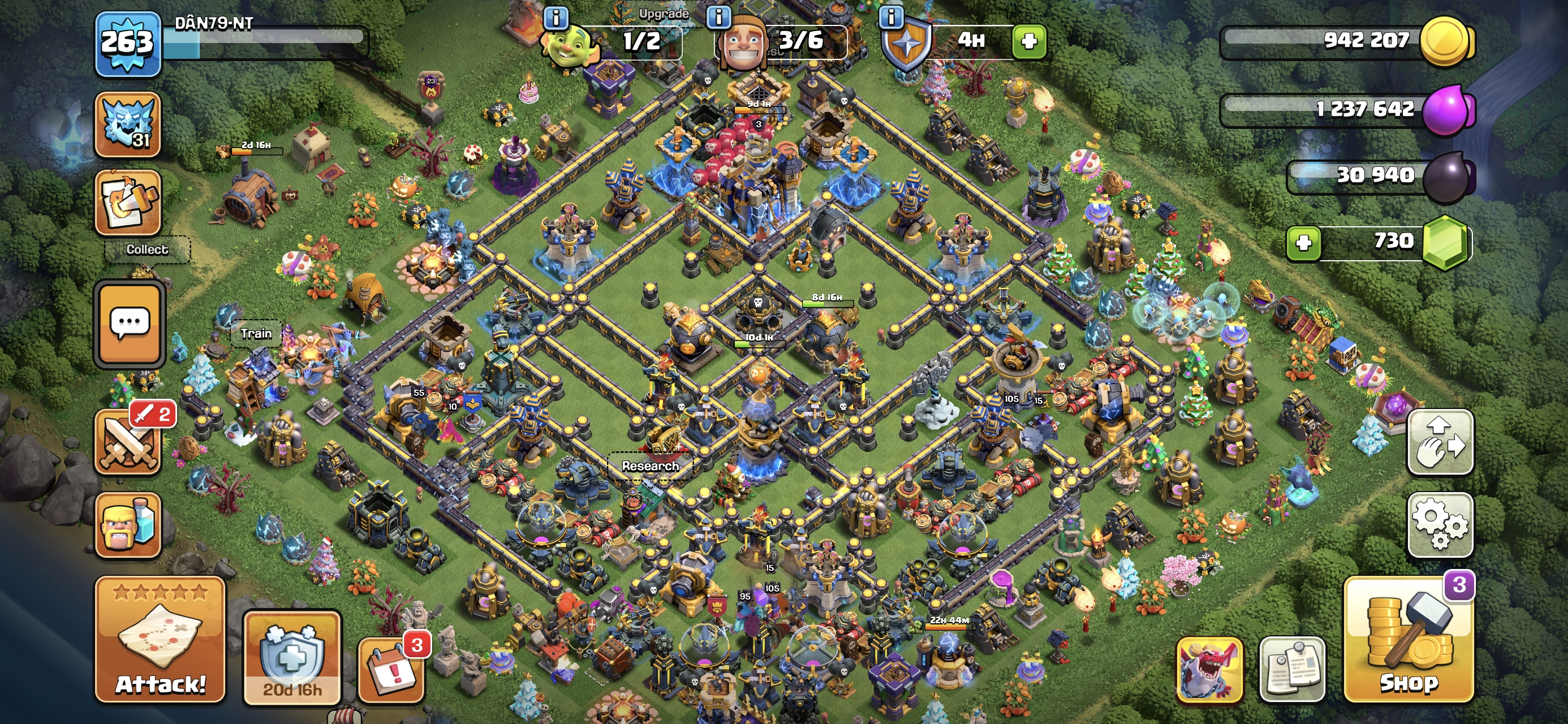This screenshot has width=1568, height=724.
Task: Tap the Research label bubble
Action: tap(650, 466)
